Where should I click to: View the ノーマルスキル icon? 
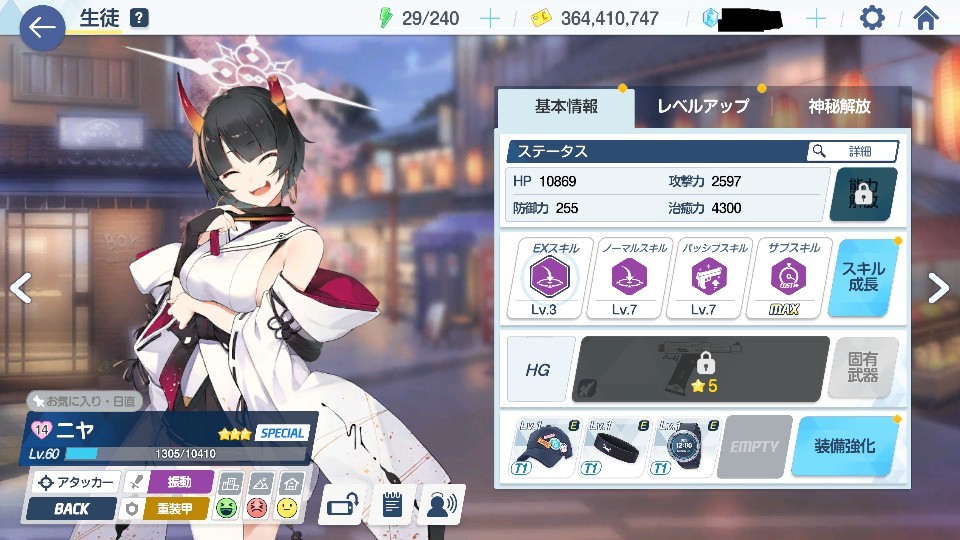(x=625, y=278)
